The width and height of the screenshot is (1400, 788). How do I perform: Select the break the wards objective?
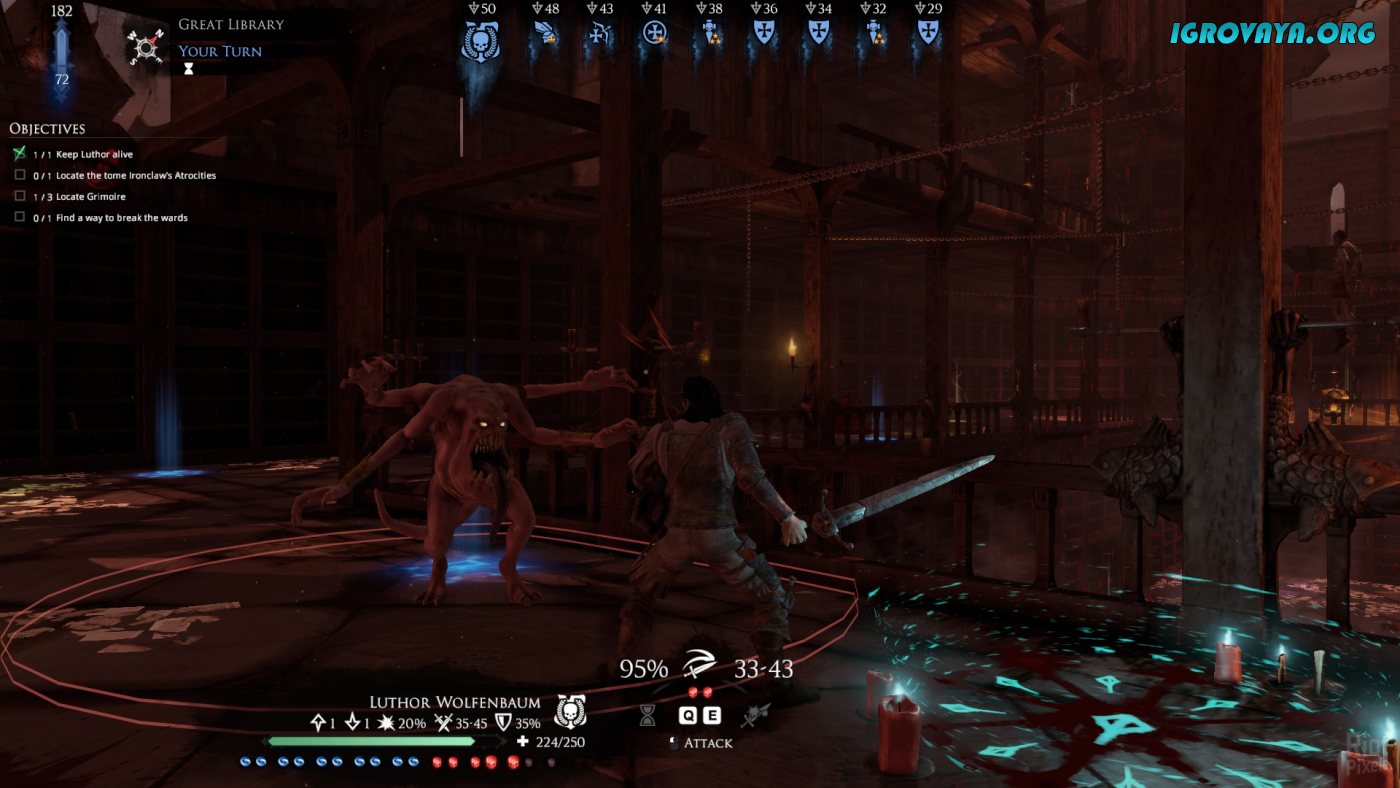tap(121, 218)
